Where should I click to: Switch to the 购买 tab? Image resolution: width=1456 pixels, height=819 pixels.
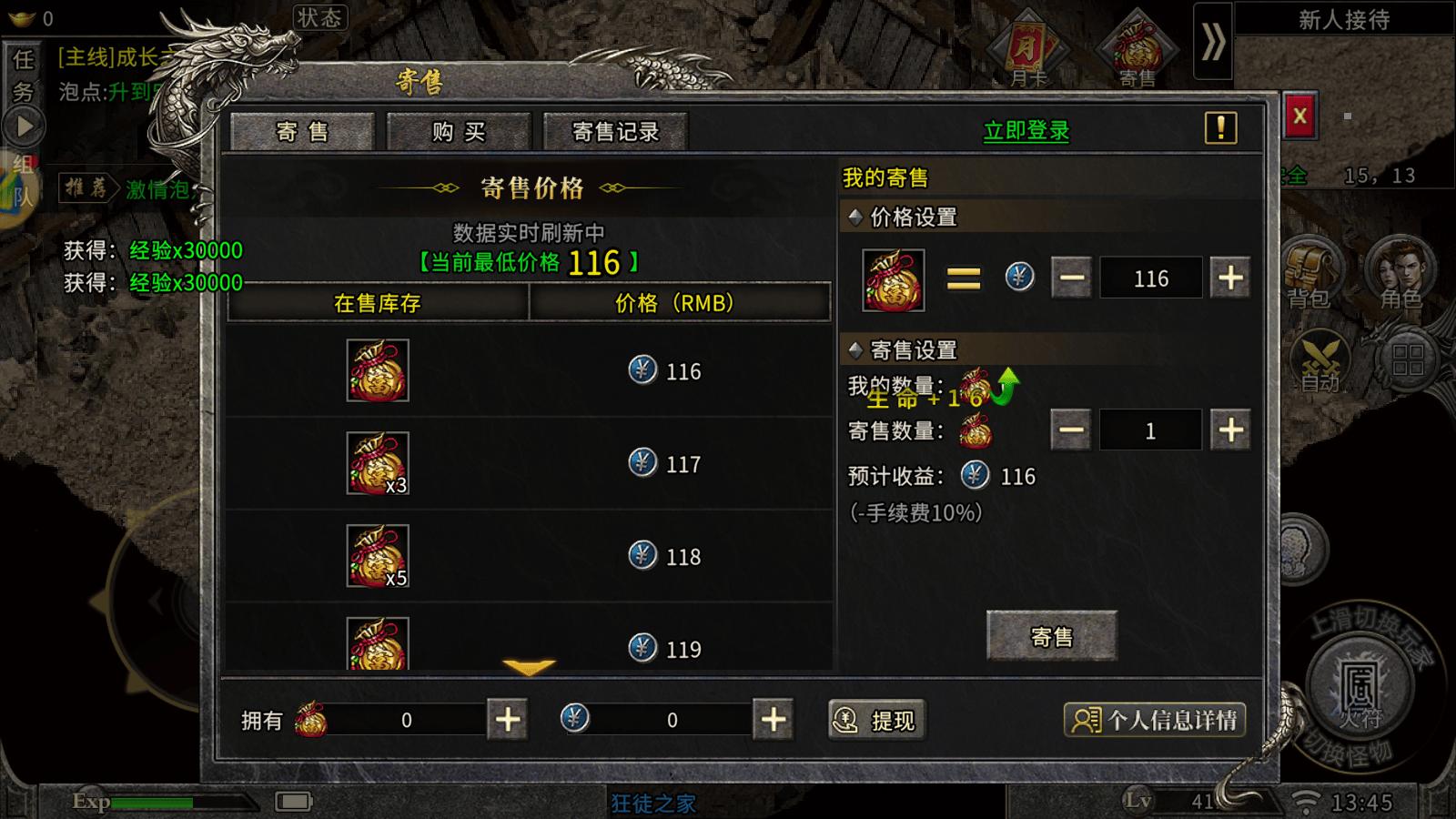coord(459,132)
